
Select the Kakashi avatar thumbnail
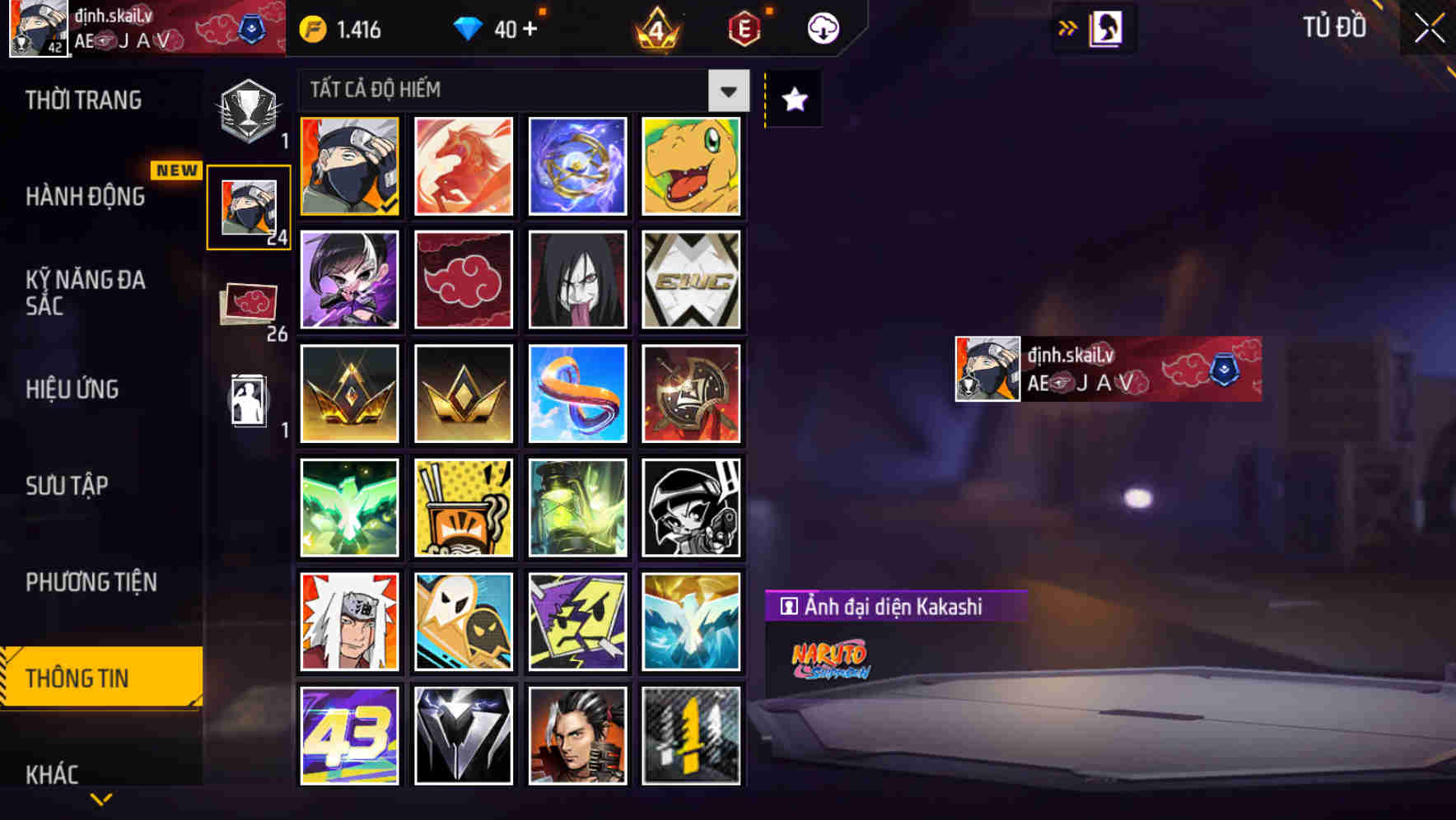348,165
